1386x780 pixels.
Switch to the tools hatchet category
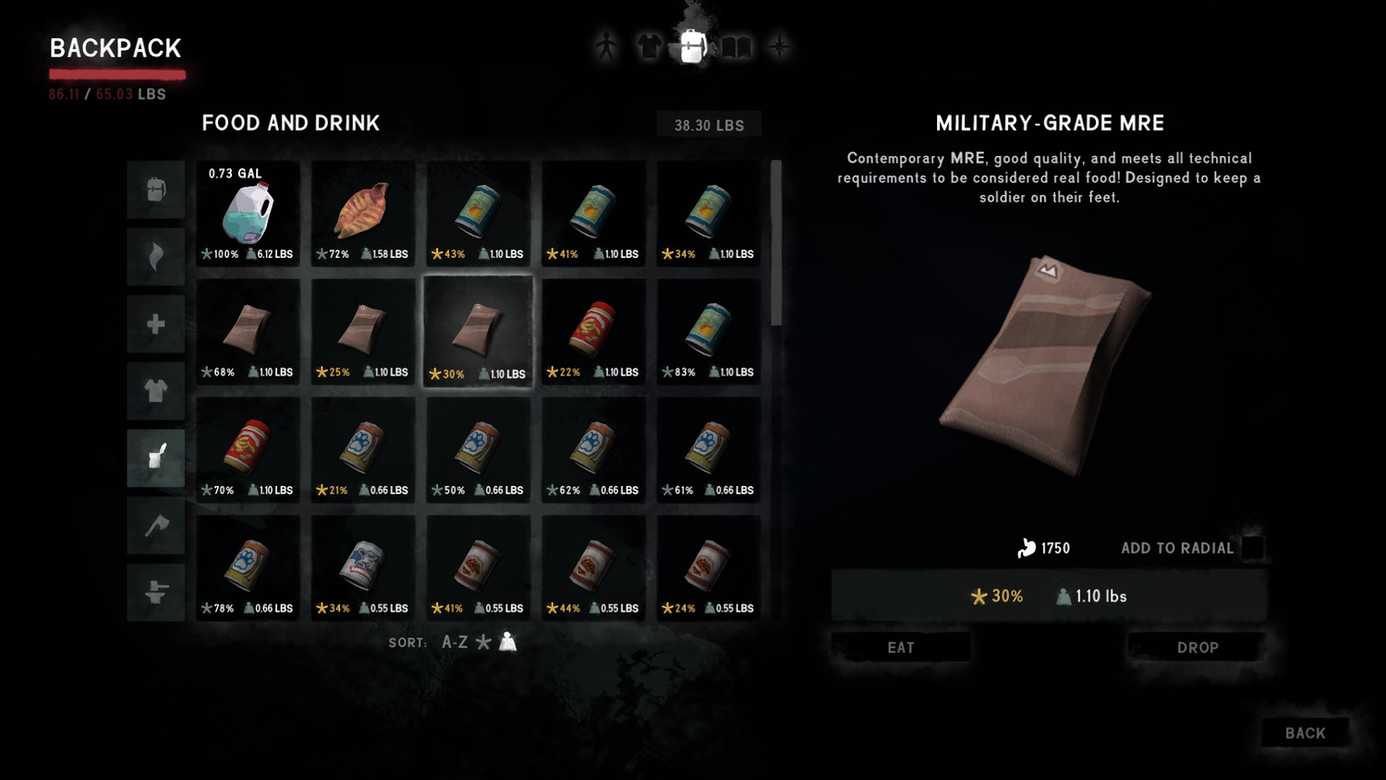coord(156,525)
